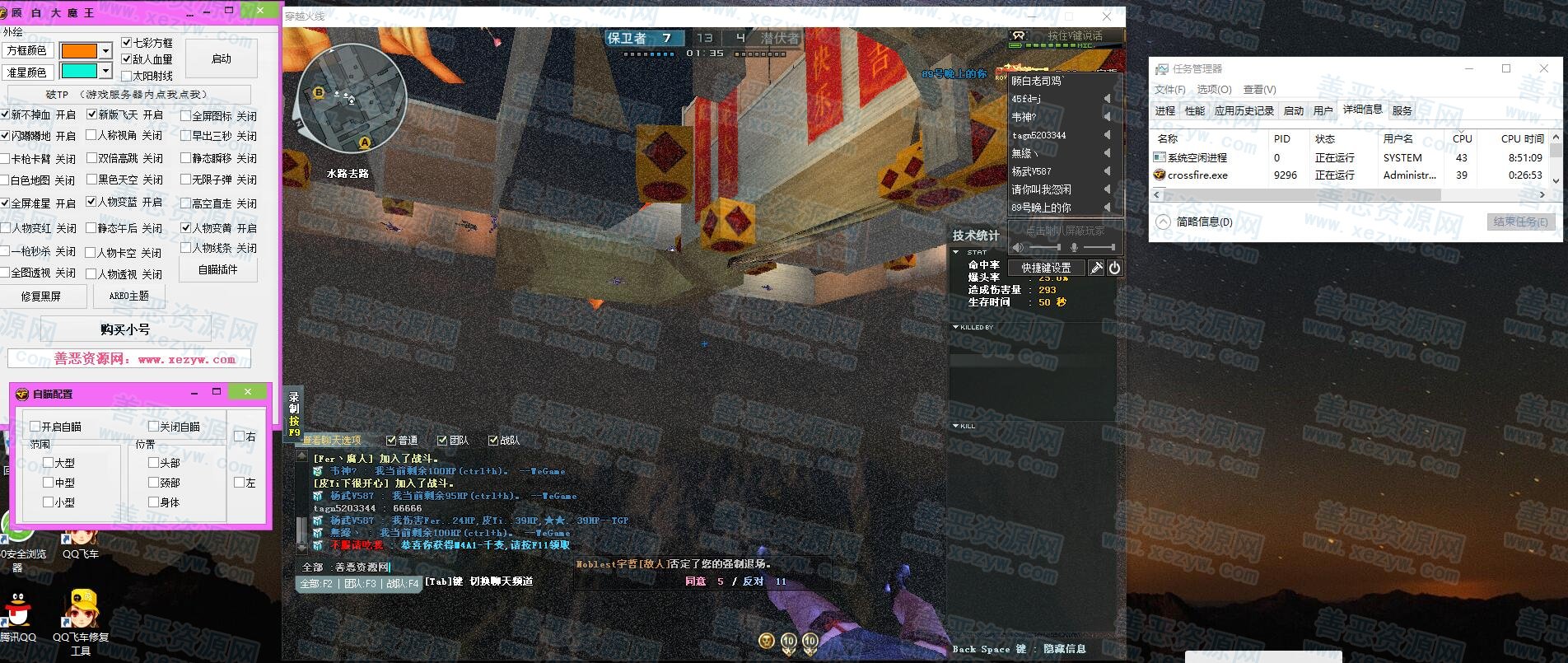This screenshot has height=663, width=1568.
Task: Mute speaker for player tagn5203344
Action: coord(1107,135)
